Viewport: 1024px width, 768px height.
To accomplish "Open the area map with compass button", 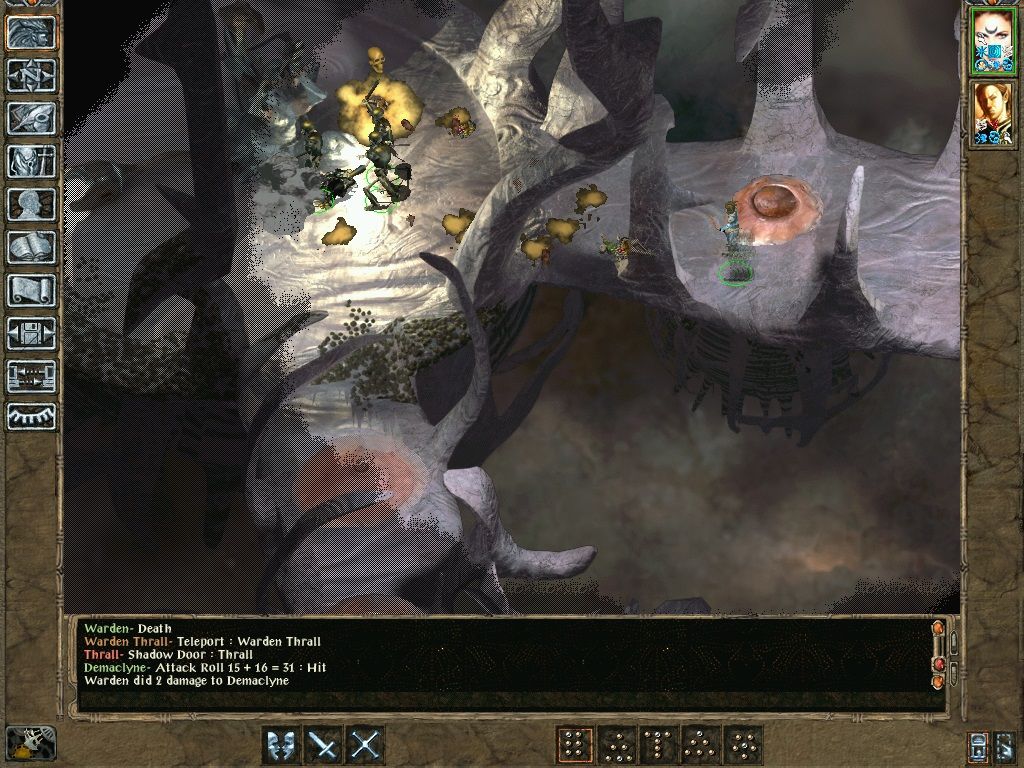I will point(31,75).
